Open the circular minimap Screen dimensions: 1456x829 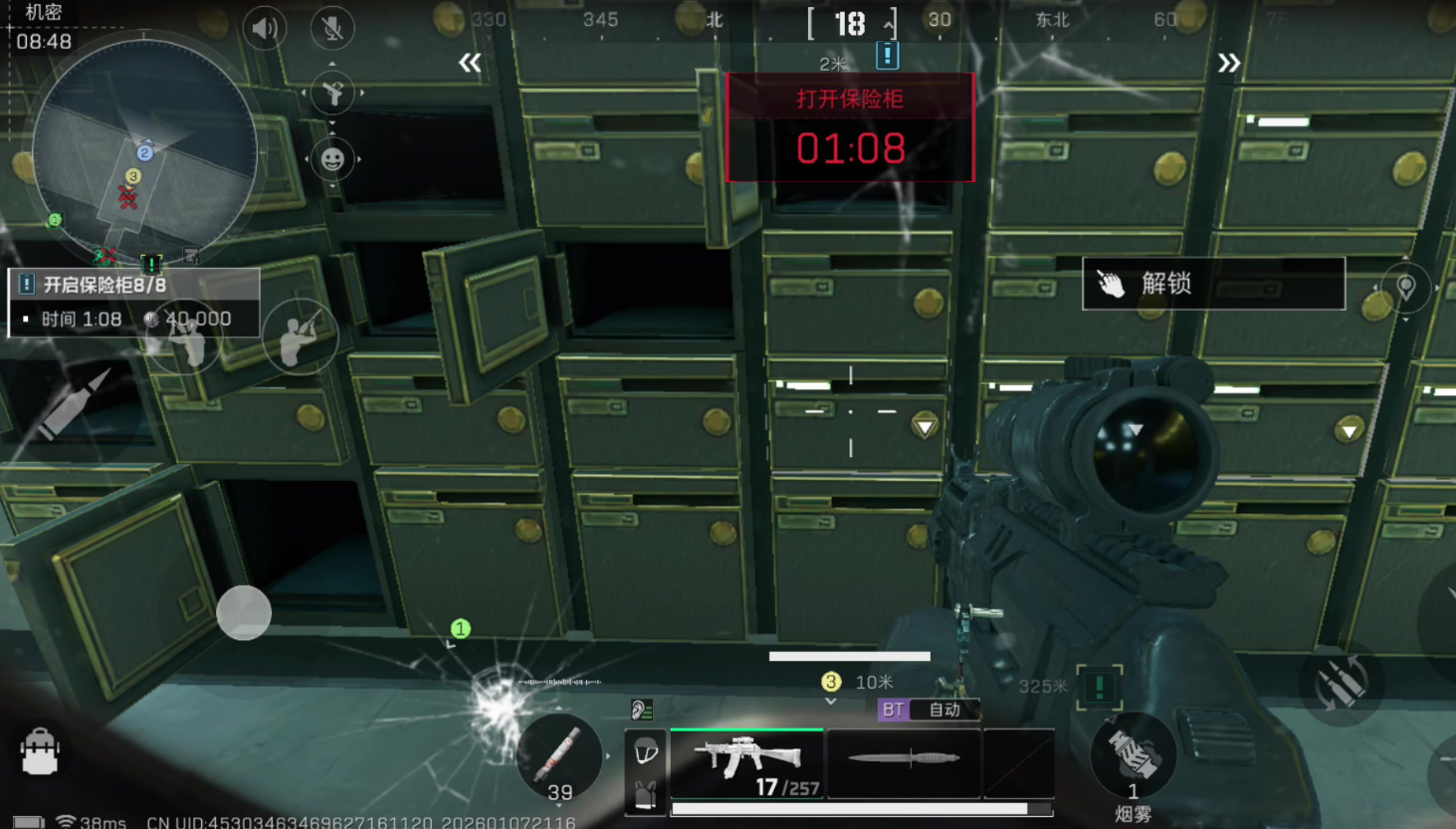(x=144, y=151)
